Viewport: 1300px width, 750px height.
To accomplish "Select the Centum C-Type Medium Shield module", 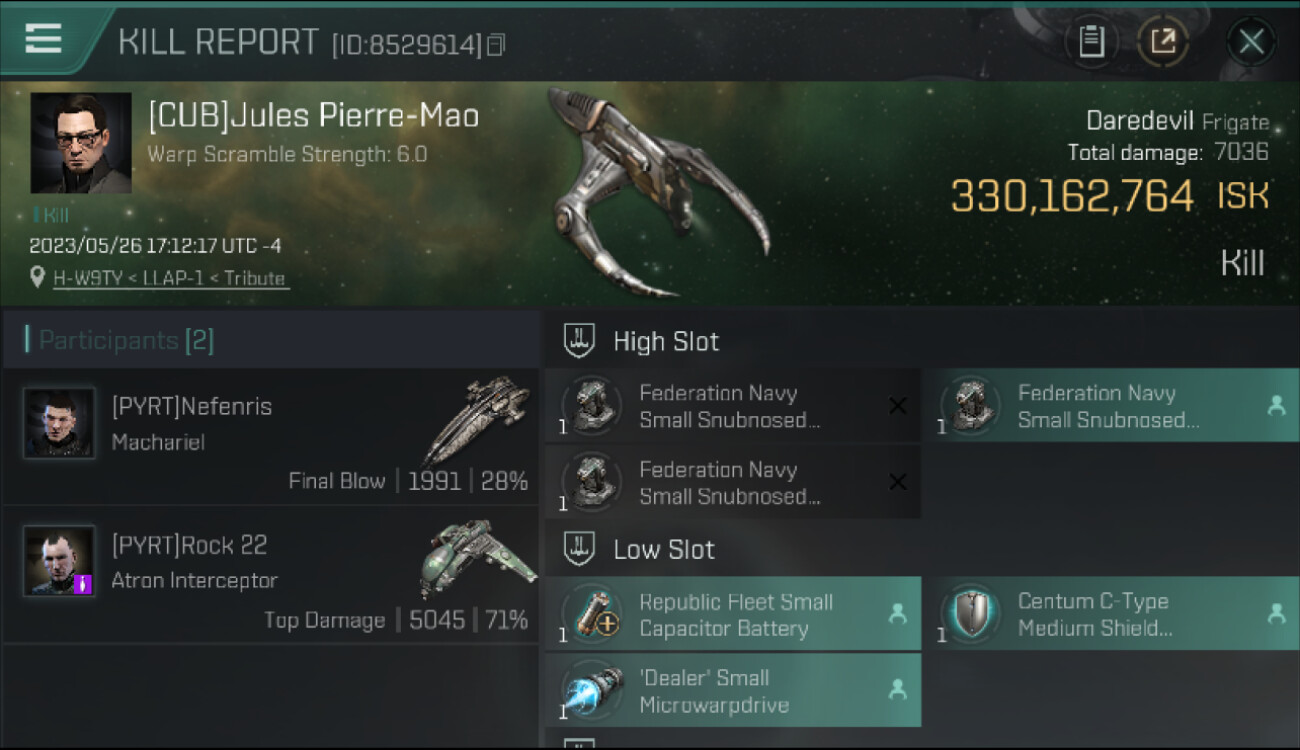I will pos(1110,615).
